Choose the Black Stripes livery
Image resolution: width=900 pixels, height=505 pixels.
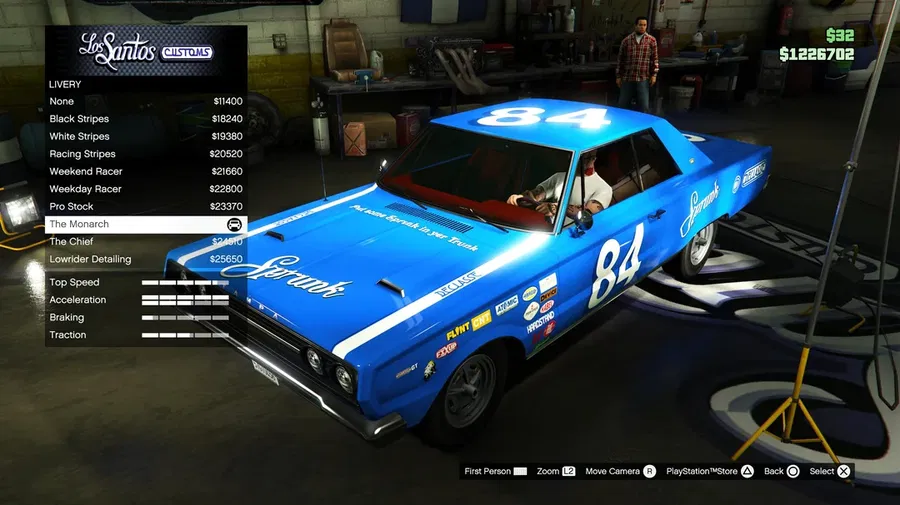[x=145, y=119]
